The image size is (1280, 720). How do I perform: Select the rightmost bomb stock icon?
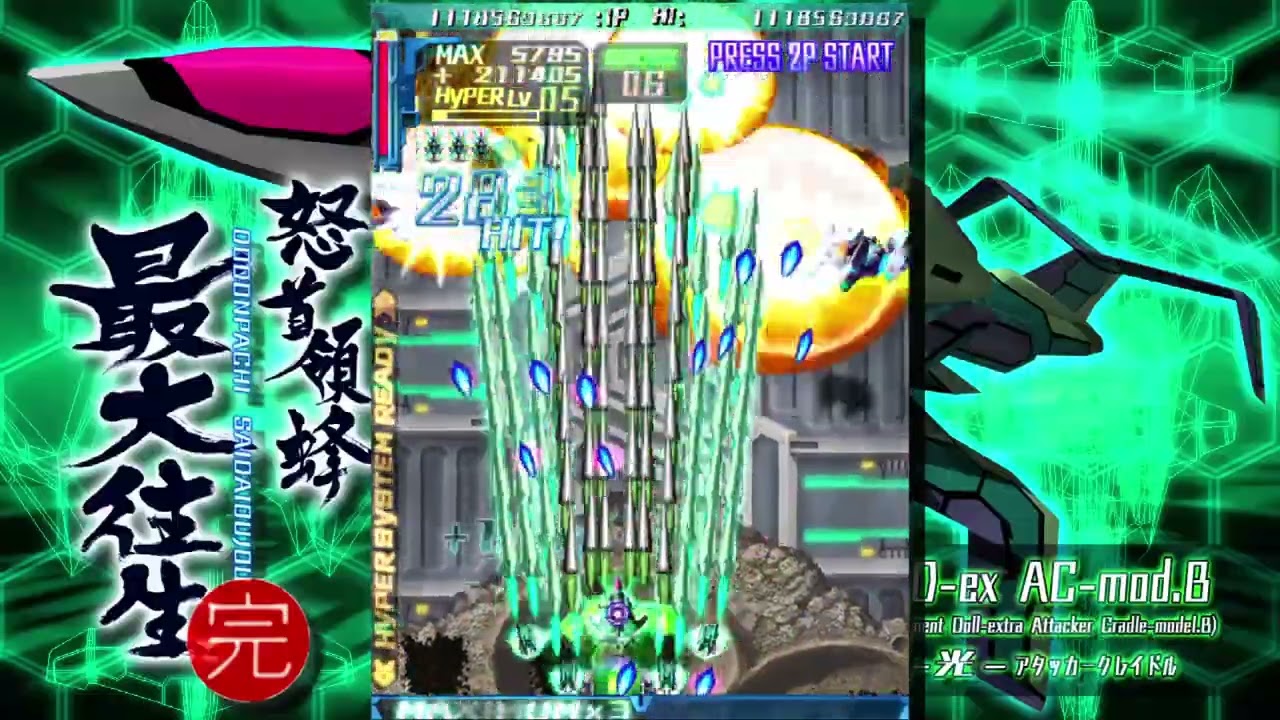(x=480, y=145)
